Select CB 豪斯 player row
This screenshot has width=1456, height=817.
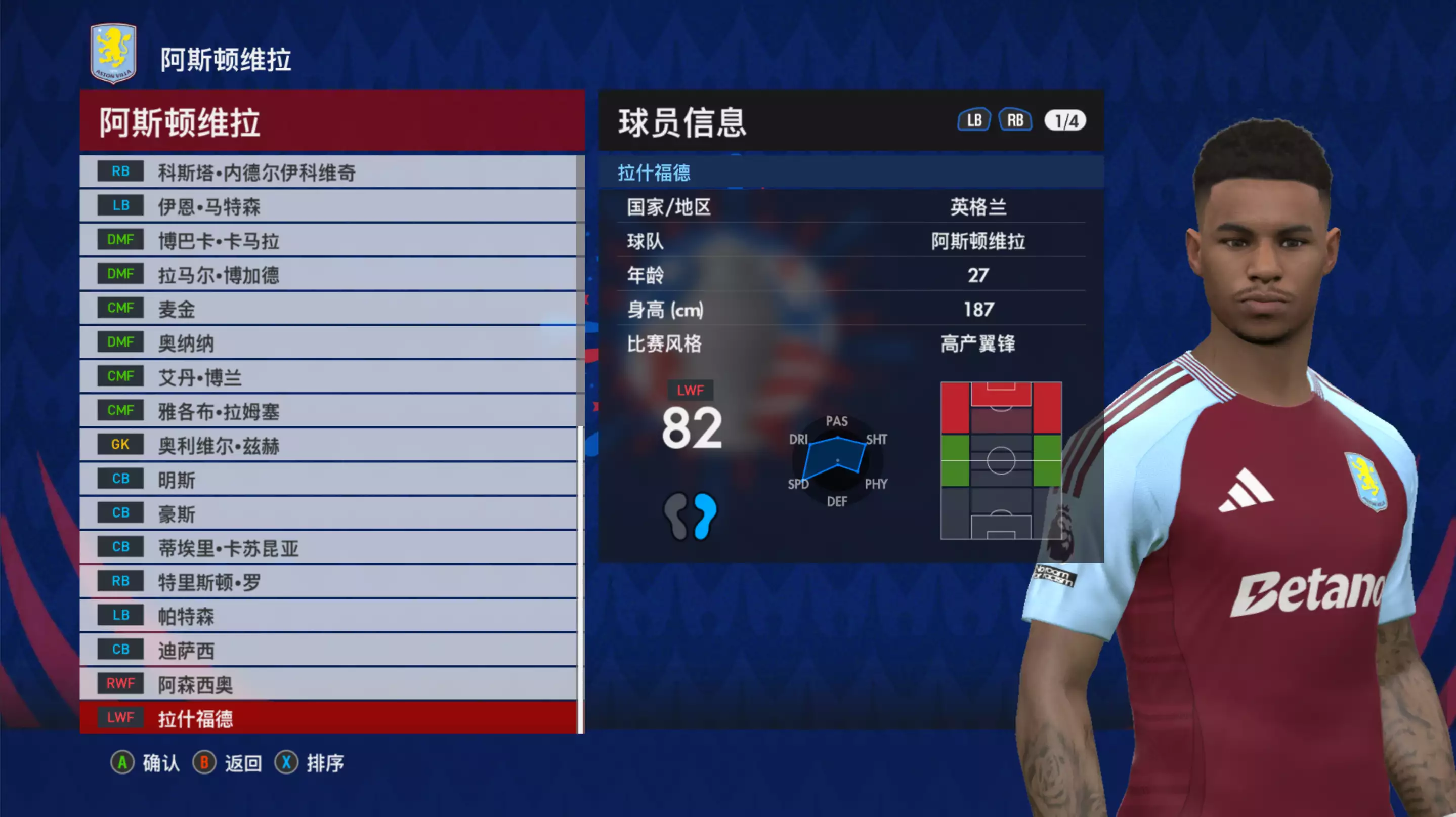point(328,513)
